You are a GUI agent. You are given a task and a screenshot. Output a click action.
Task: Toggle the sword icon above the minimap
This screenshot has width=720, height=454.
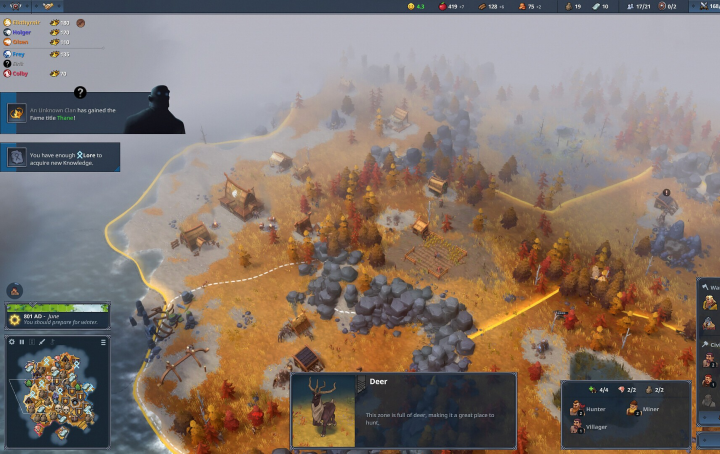pyautogui.click(x=42, y=342)
